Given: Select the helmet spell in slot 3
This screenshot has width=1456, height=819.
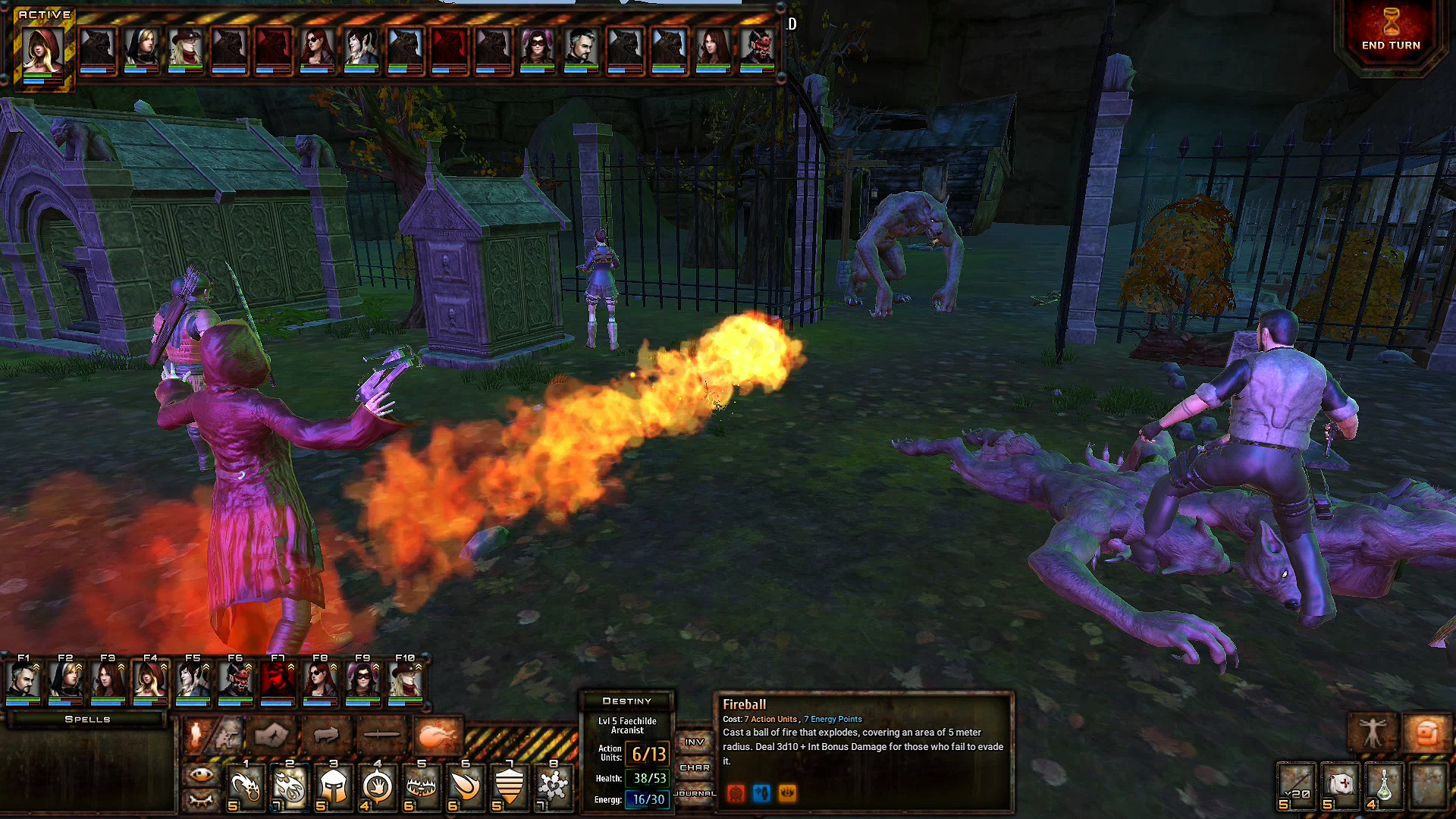Looking at the screenshot, I should coord(334,787).
